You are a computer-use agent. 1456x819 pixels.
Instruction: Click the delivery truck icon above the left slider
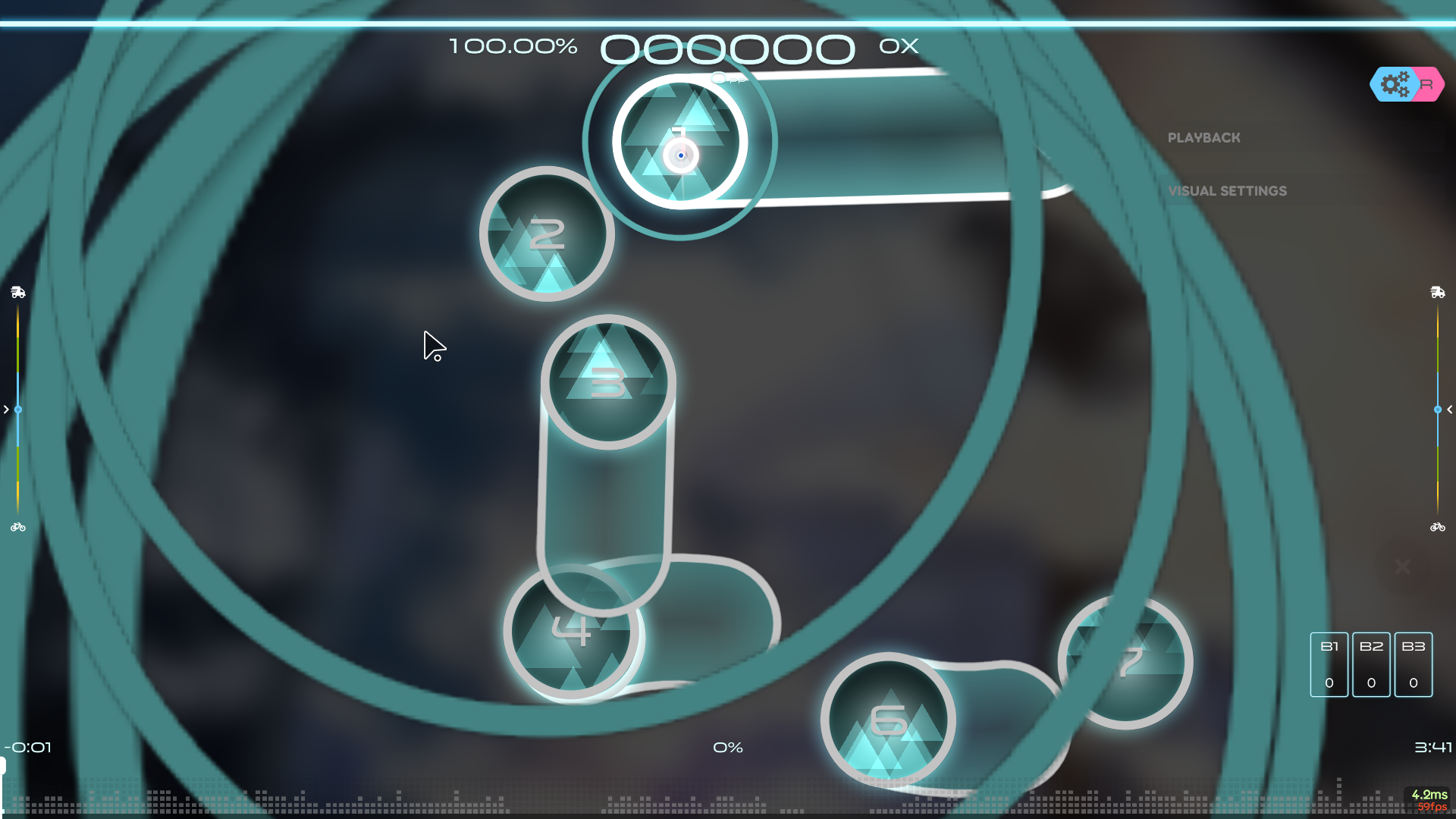point(18,293)
